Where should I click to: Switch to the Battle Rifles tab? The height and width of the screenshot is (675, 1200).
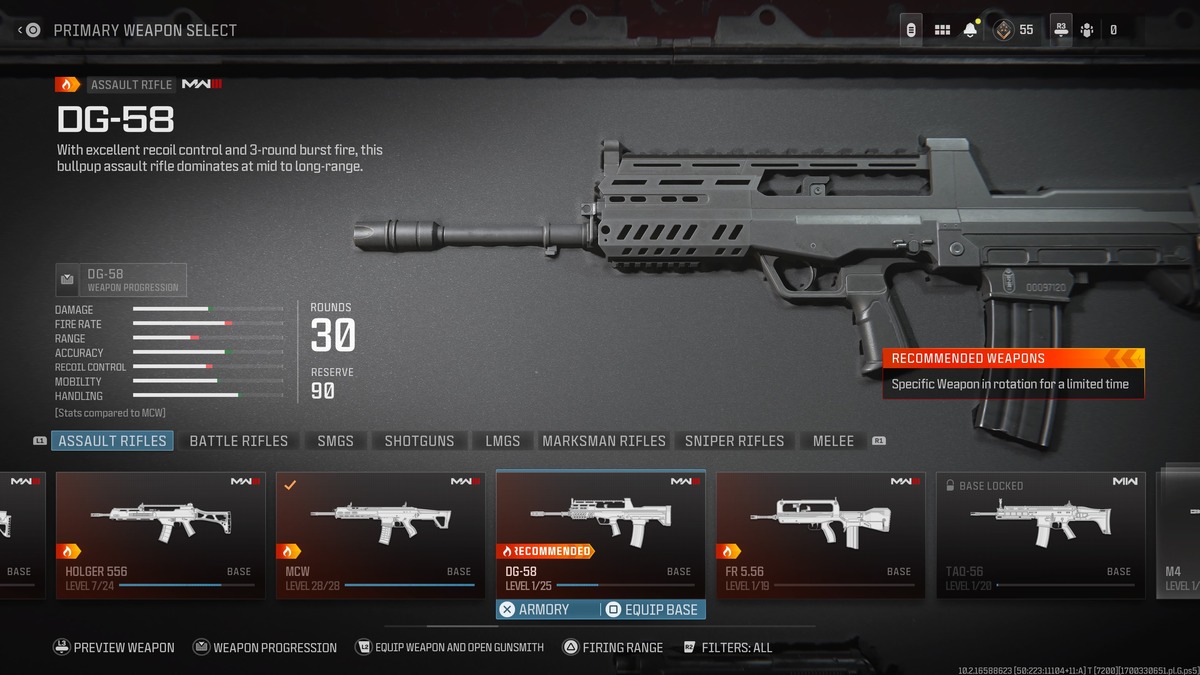[x=238, y=441]
